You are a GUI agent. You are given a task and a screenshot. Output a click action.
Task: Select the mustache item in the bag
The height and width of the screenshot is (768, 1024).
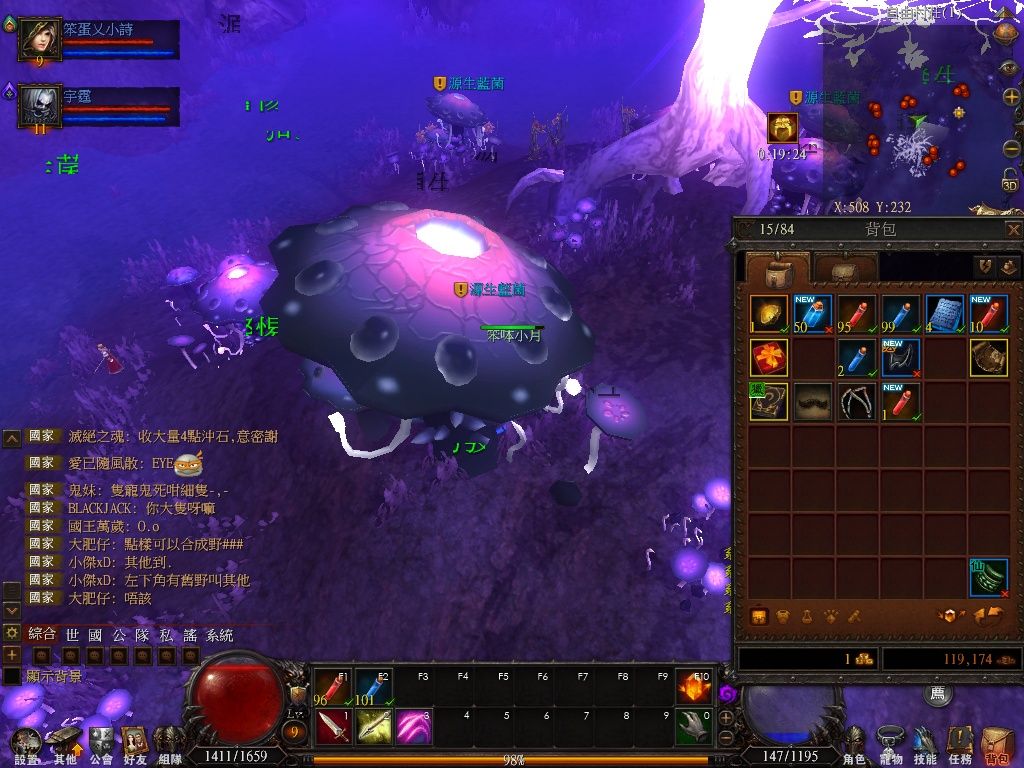[x=813, y=401]
